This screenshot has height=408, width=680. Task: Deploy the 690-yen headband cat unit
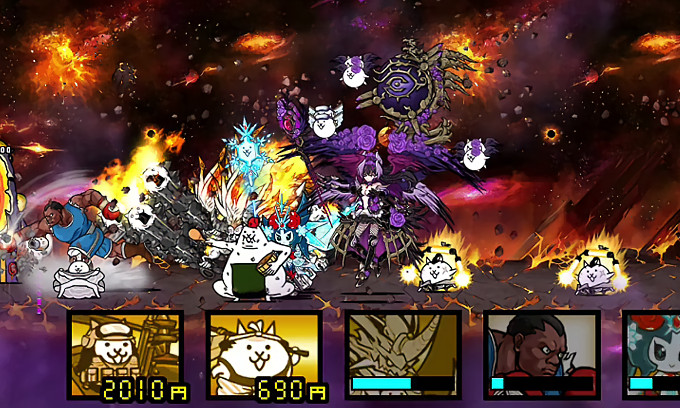pos(264,355)
